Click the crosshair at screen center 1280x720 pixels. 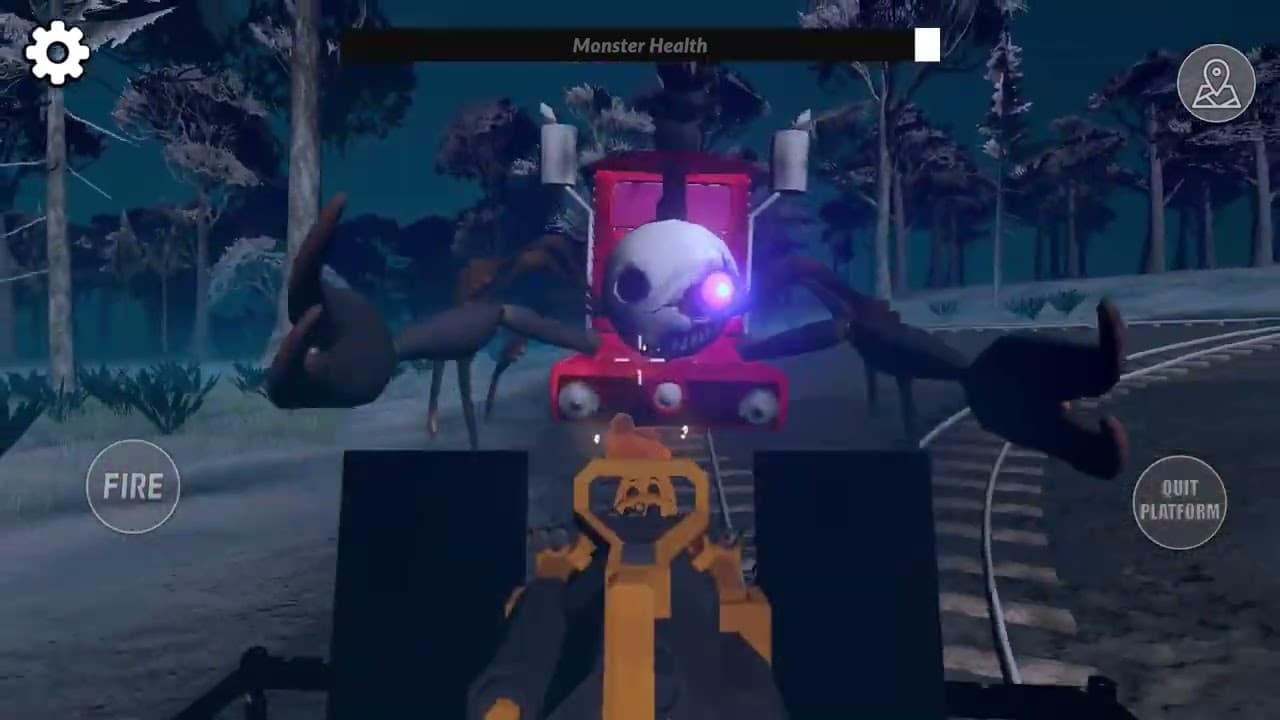click(x=640, y=360)
